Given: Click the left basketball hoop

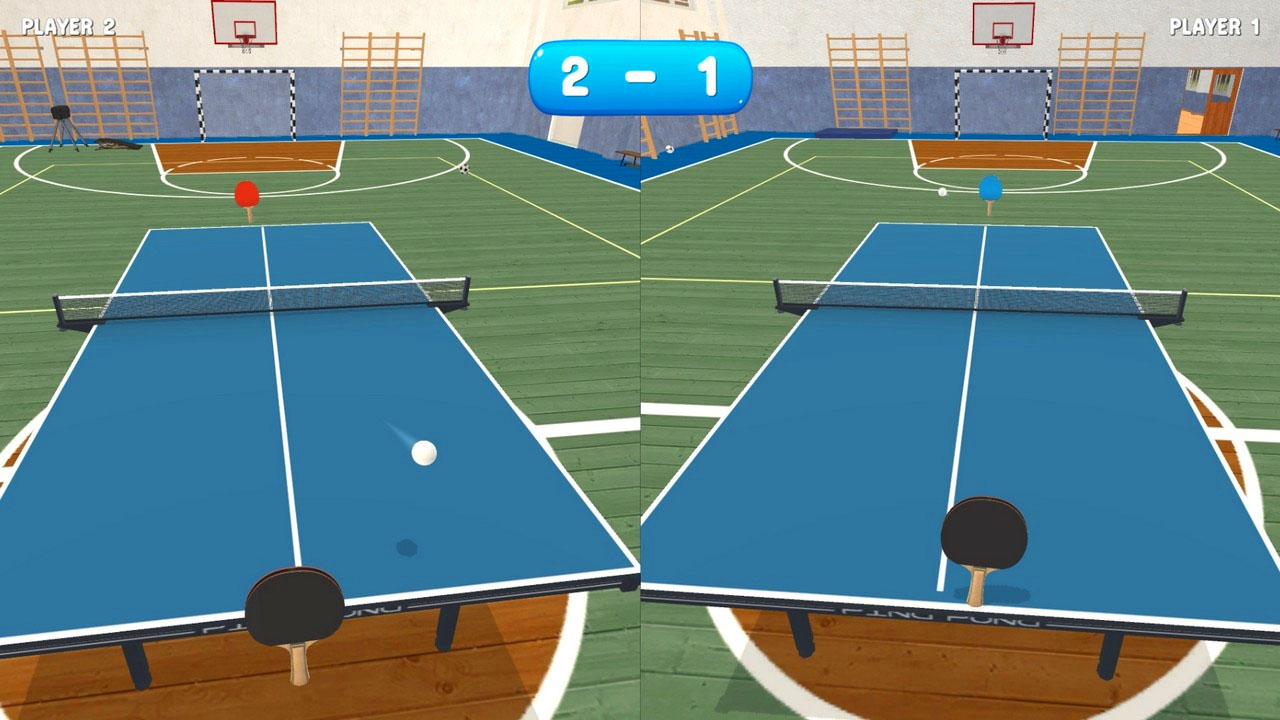Looking at the screenshot, I should point(243,20).
